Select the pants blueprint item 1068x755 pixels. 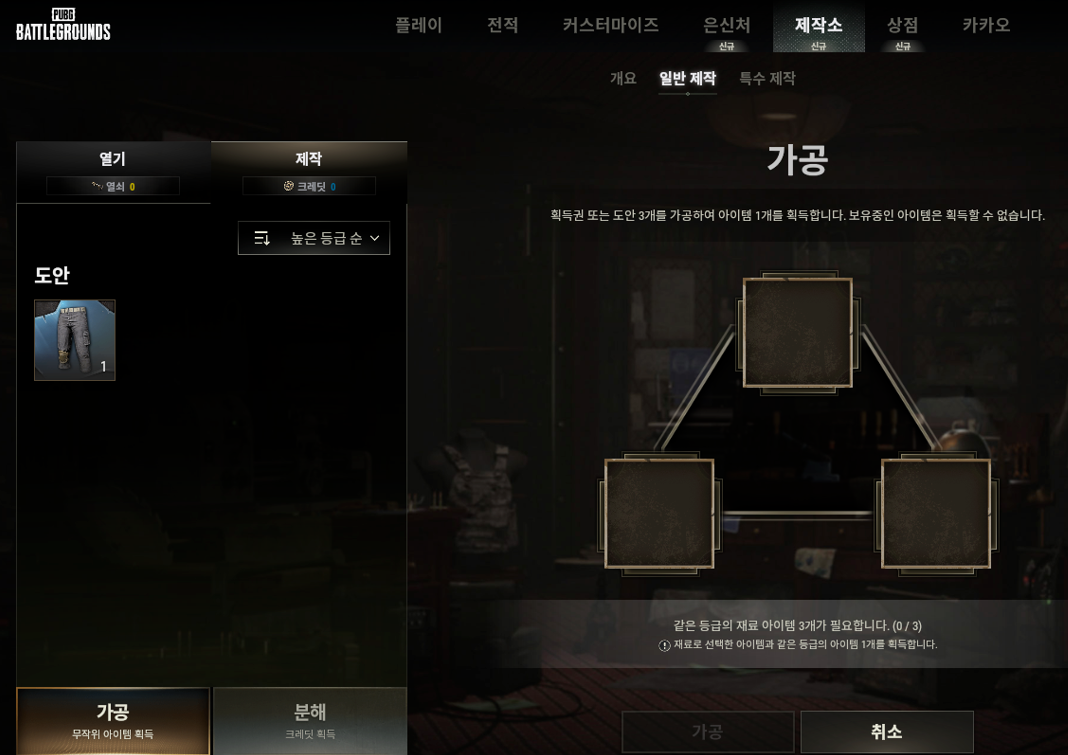click(x=75, y=340)
